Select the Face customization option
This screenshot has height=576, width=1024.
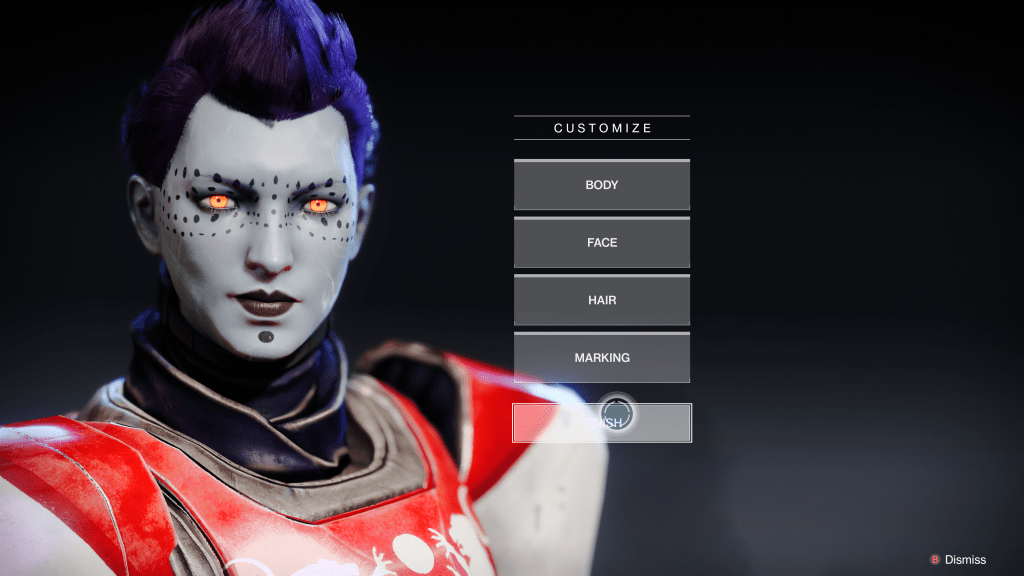[x=602, y=243]
